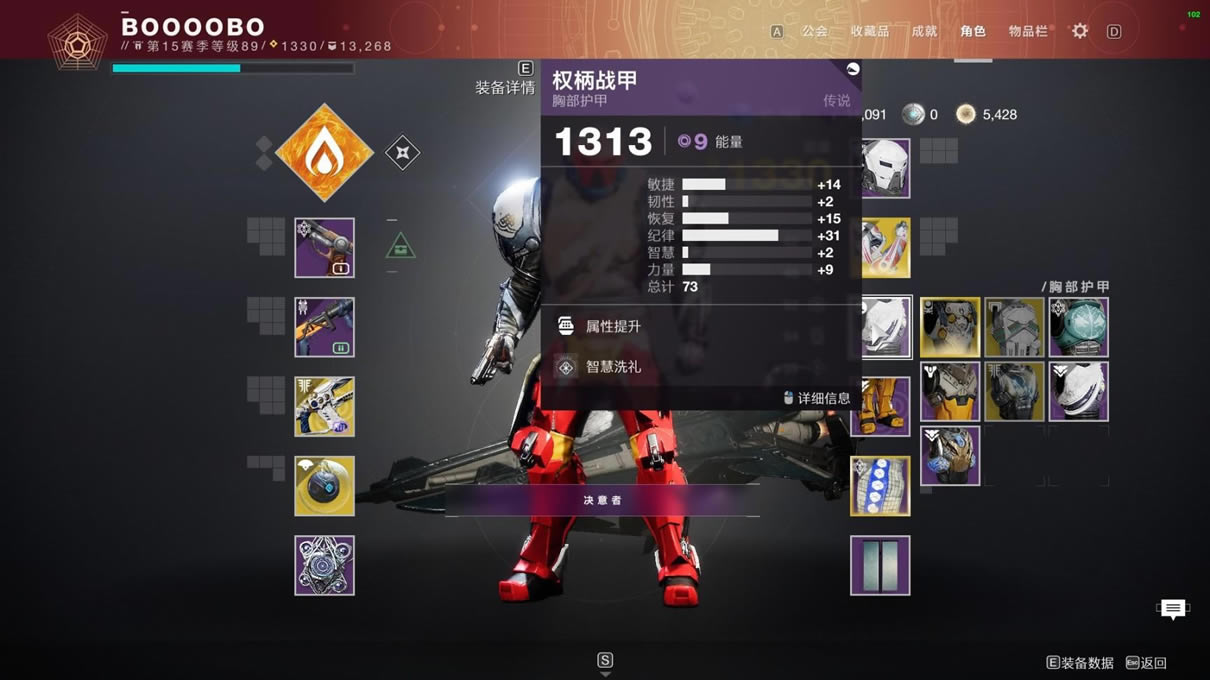Click the 属性提升 perk in tooltip
The height and width of the screenshot is (680, 1210).
pyautogui.click(x=612, y=326)
